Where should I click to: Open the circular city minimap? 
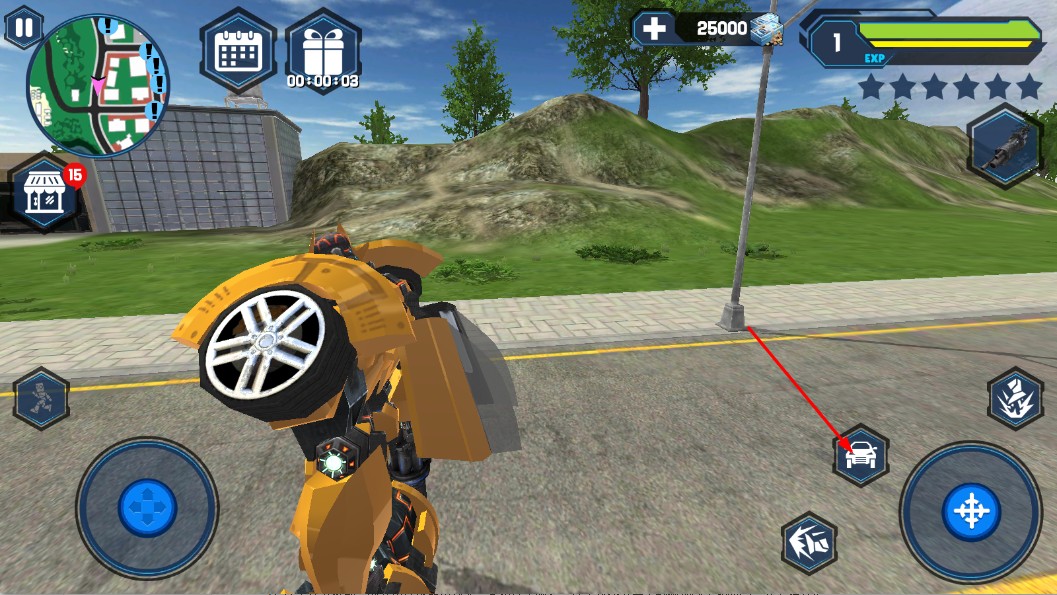tap(97, 86)
